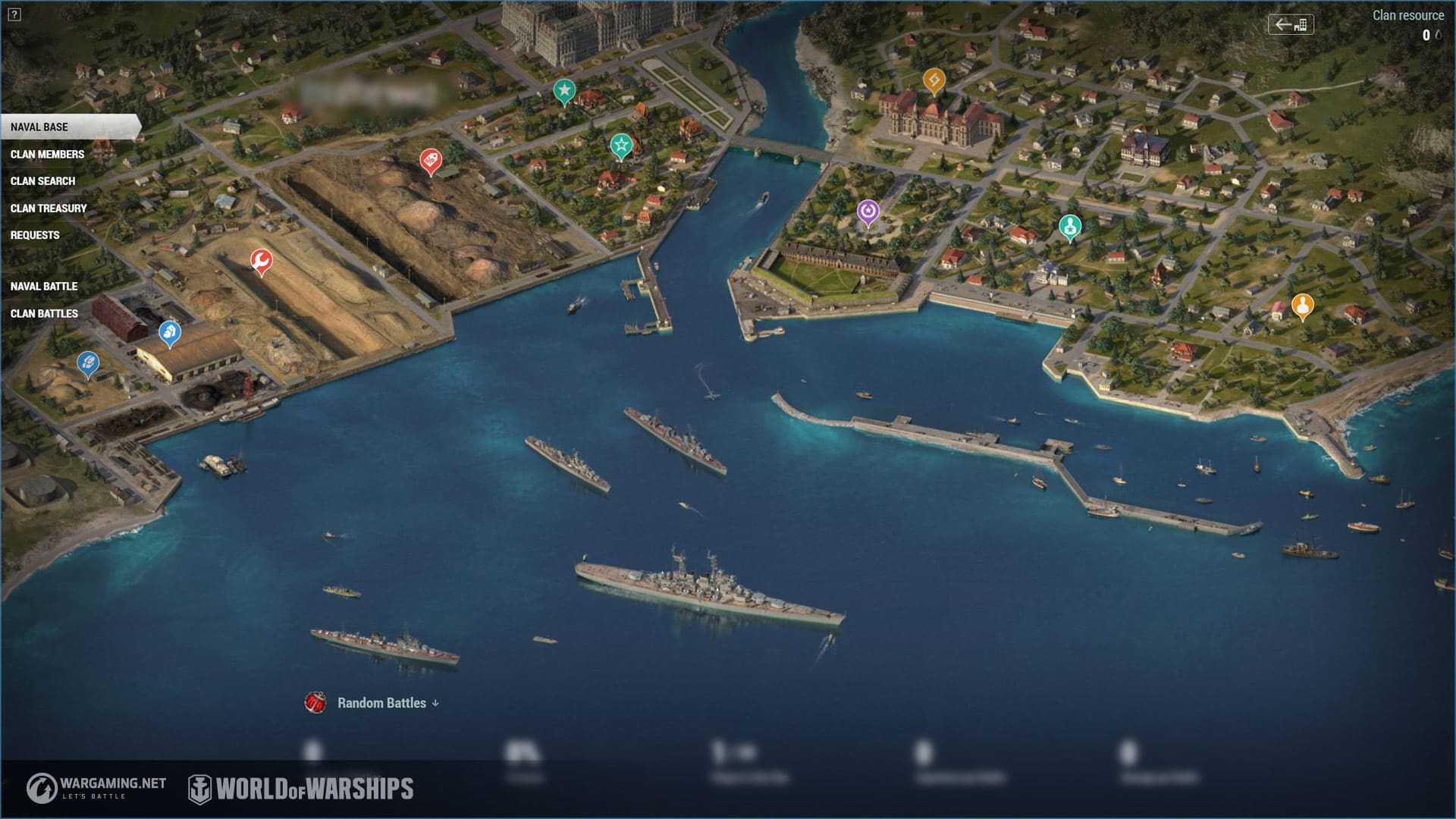Image resolution: width=1456 pixels, height=819 pixels.
Task: Return to port with the back arrow button
Action: click(1291, 24)
